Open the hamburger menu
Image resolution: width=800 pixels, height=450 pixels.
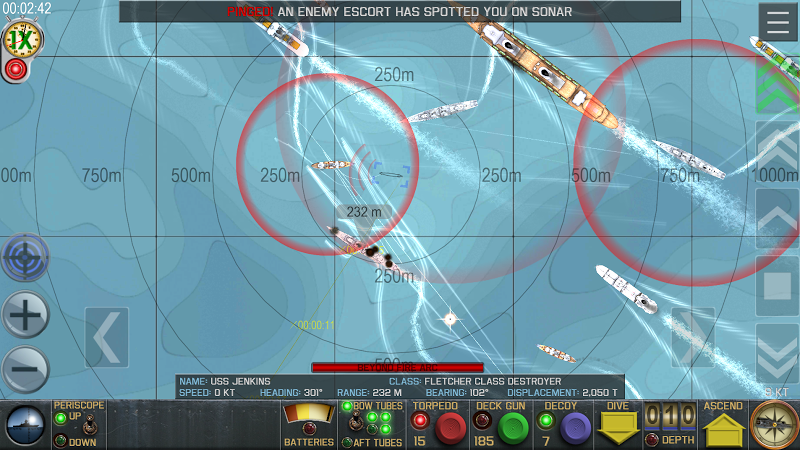(778, 22)
